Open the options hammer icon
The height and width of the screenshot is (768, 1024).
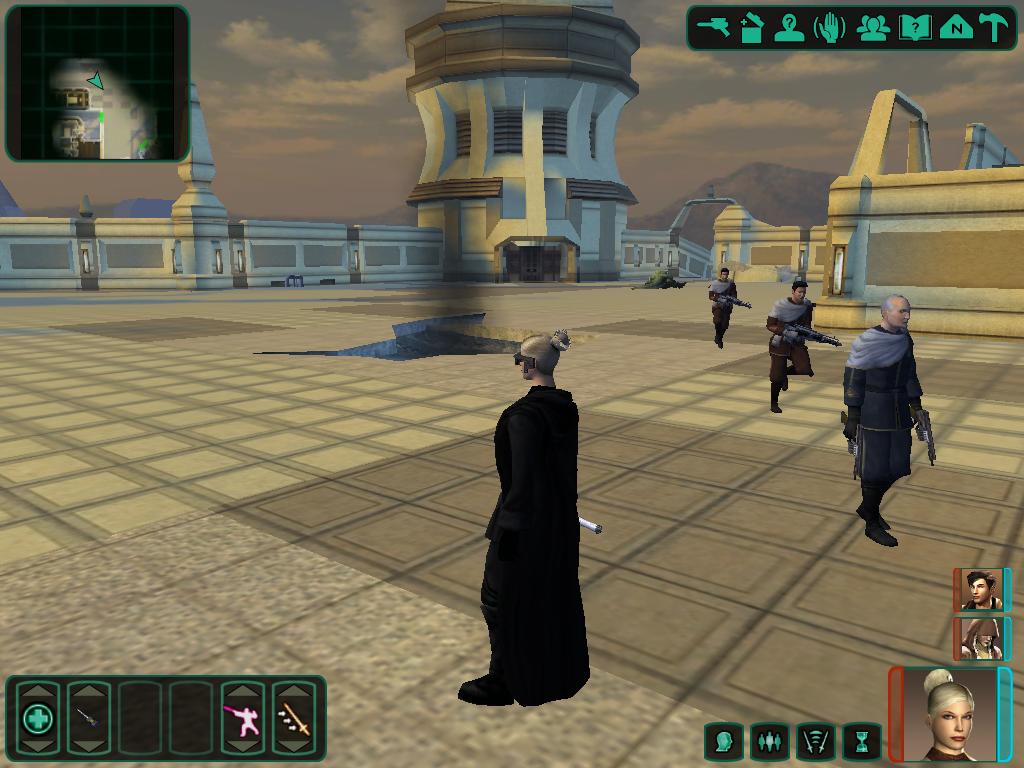point(994,28)
